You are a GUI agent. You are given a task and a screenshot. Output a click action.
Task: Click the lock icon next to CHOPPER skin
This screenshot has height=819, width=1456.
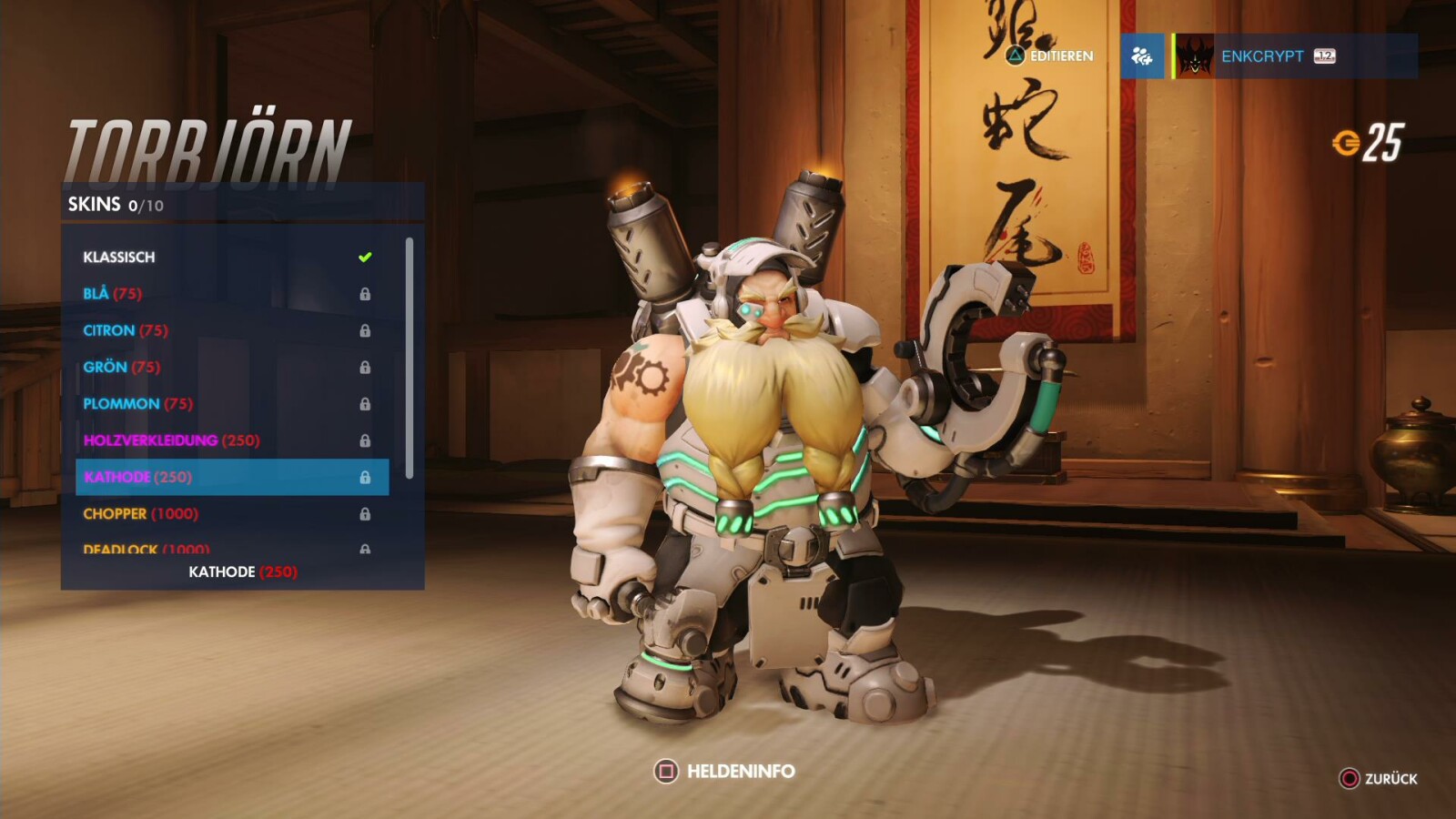[366, 513]
